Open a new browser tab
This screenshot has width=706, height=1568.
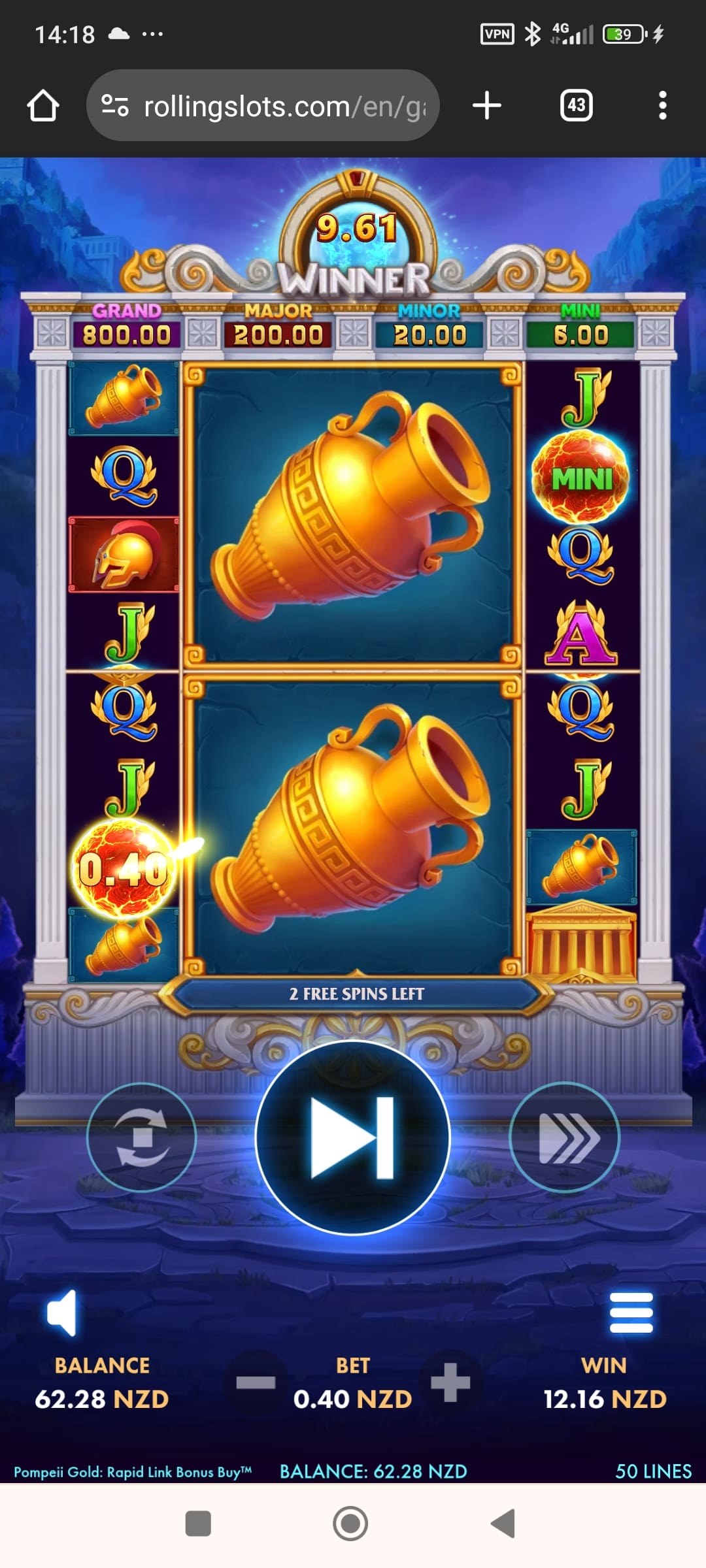487,106
